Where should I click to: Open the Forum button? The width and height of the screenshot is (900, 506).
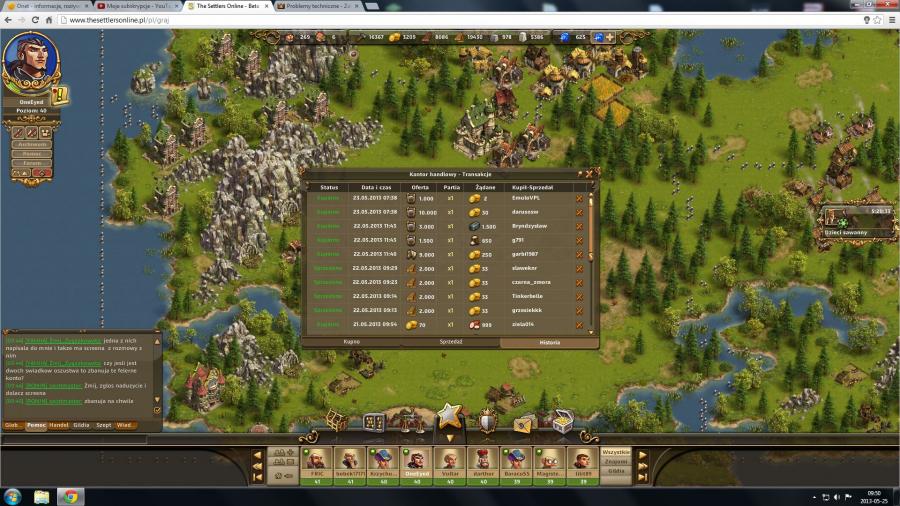tap(32, 163)
